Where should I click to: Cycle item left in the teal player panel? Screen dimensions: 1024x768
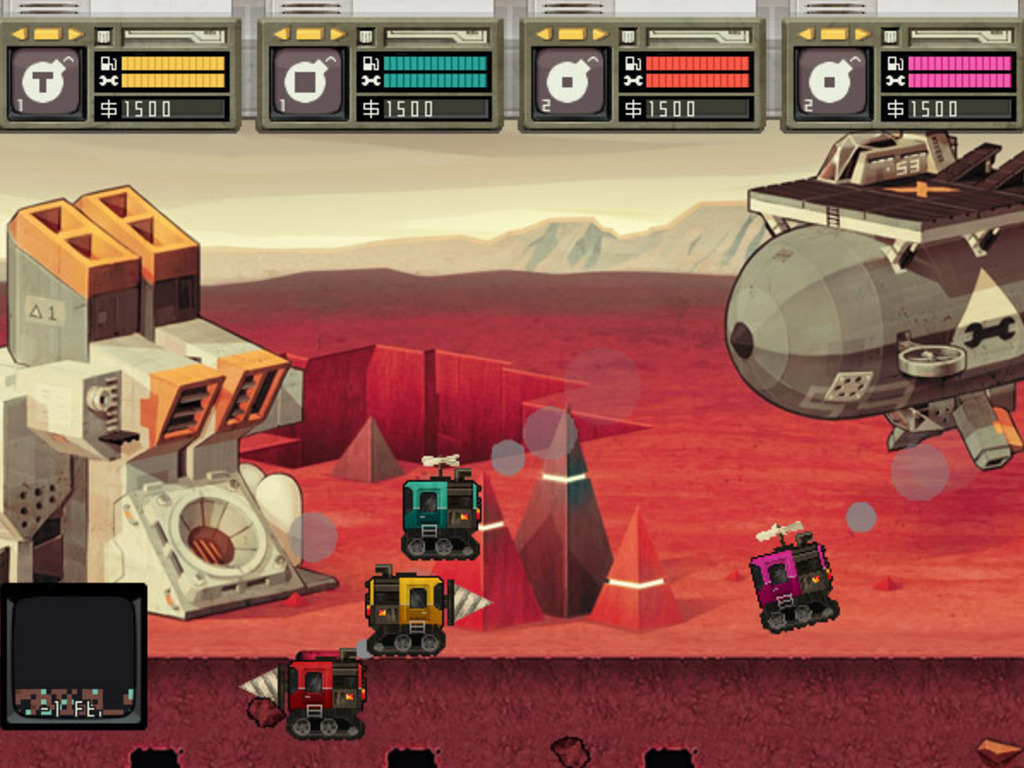(281, 34)
